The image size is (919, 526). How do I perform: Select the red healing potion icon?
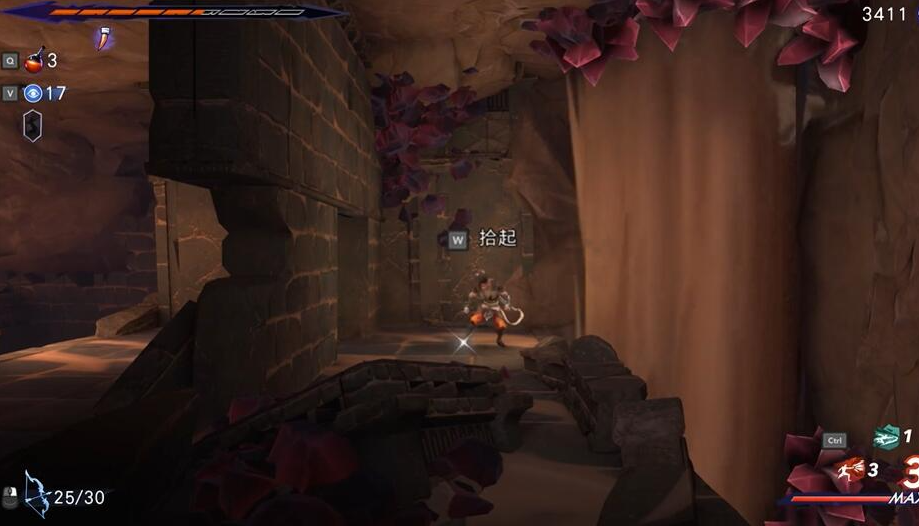(34, 60)
